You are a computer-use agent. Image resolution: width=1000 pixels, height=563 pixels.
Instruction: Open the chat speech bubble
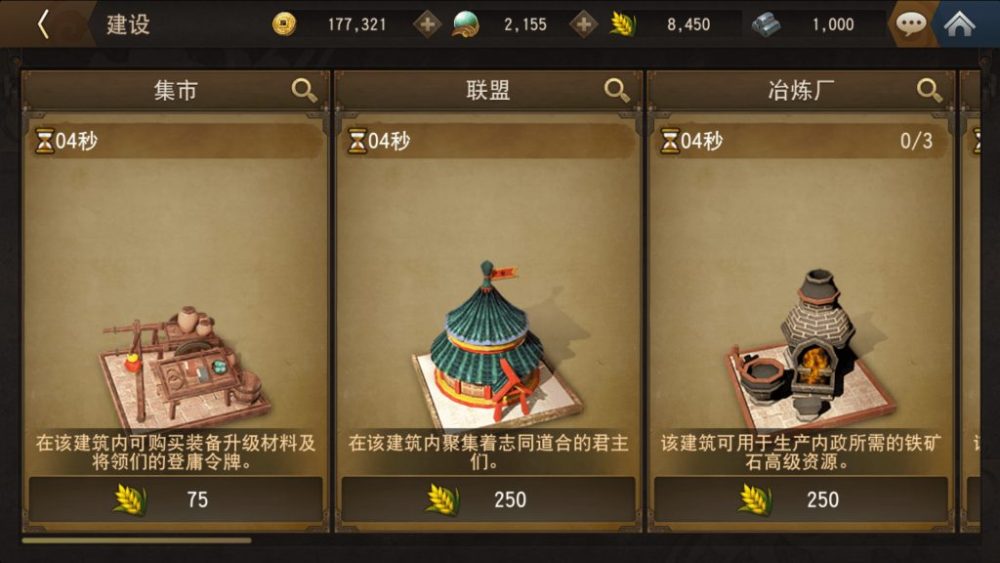pyautogui.click(x=910, y=24)
